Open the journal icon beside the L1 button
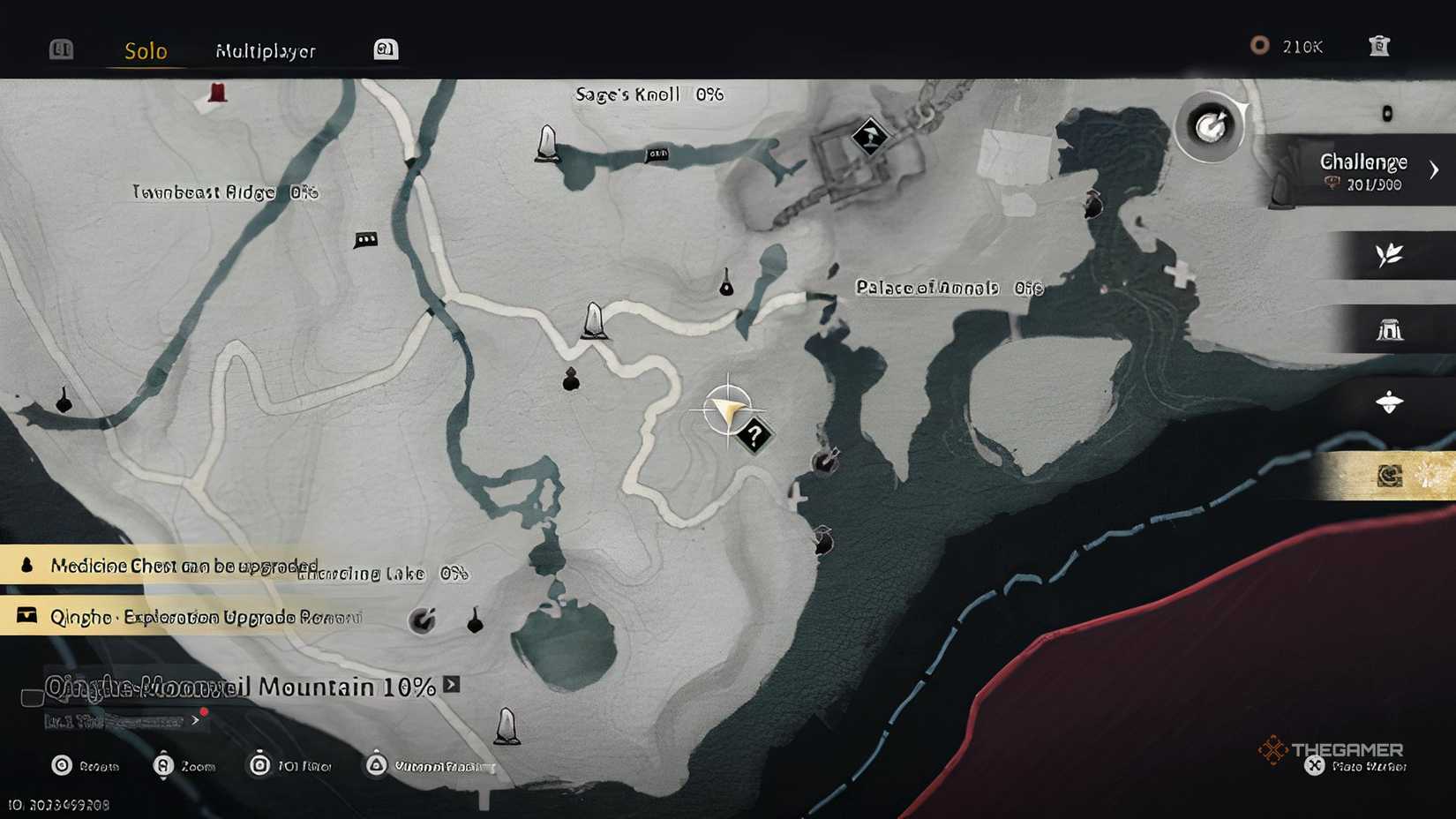This screenshot has width=1456, height=819. [385, 49]
